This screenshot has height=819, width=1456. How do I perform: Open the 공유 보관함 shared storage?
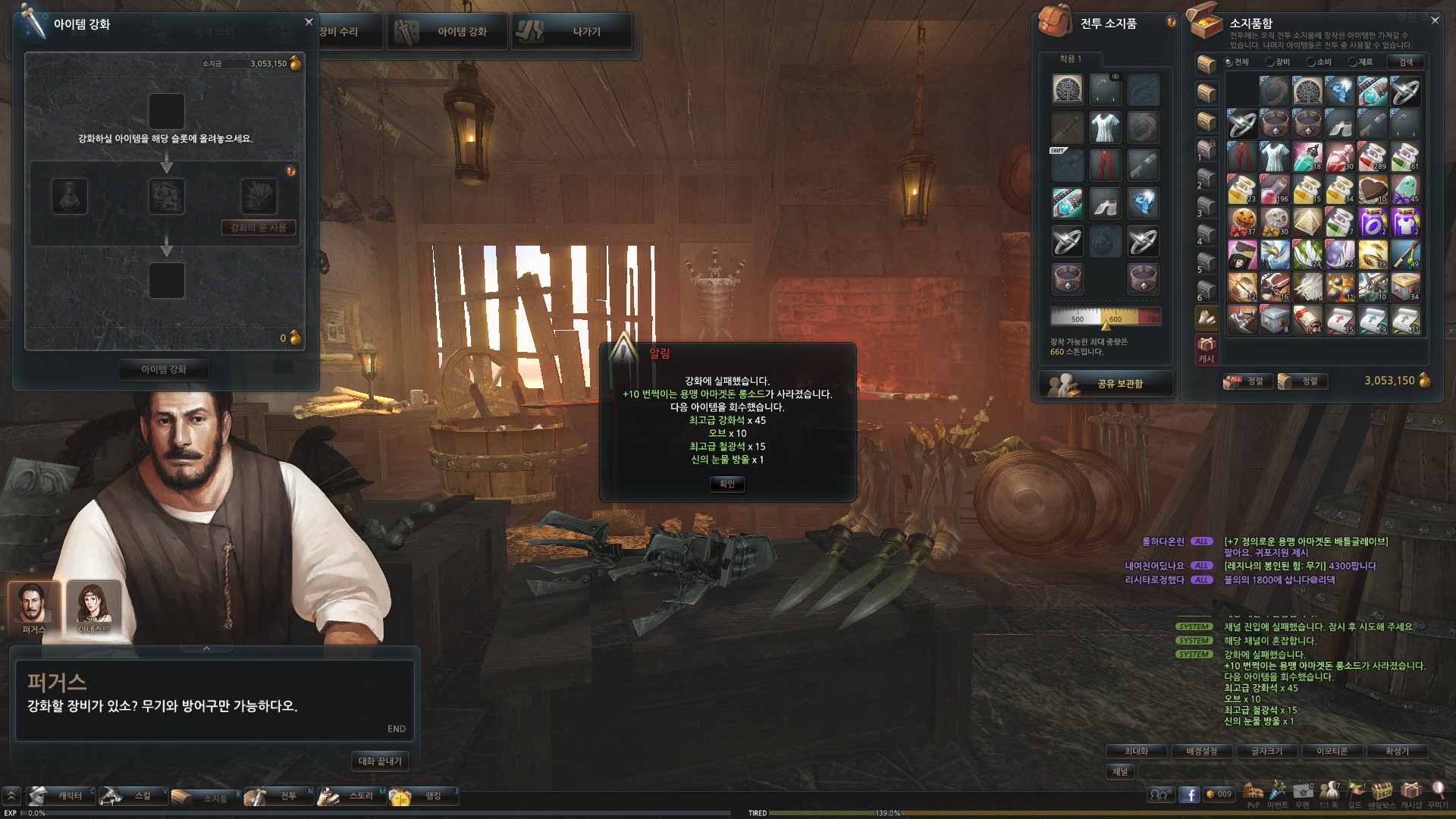tap(1106, 384)
